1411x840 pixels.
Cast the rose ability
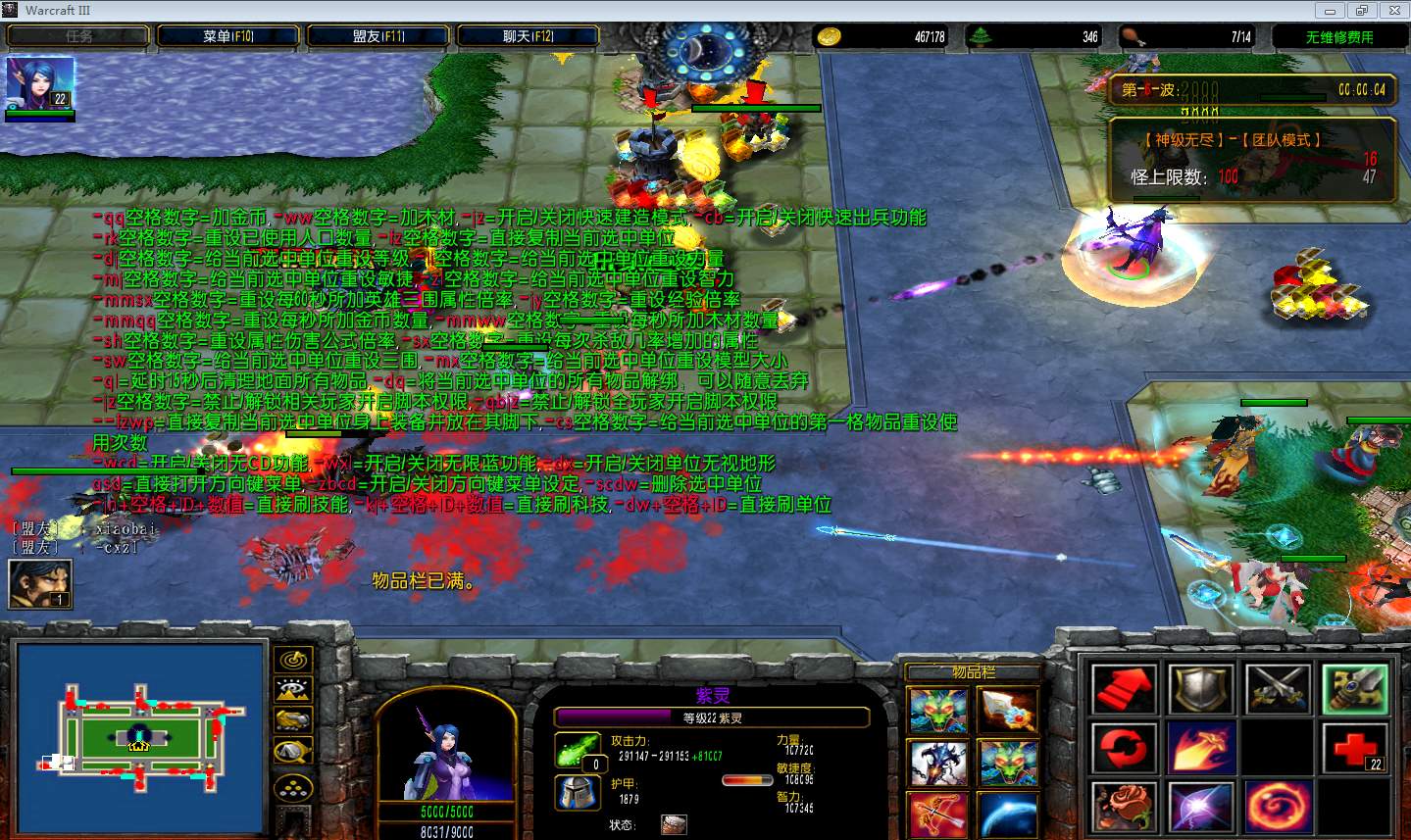[x=1124, y=808]
